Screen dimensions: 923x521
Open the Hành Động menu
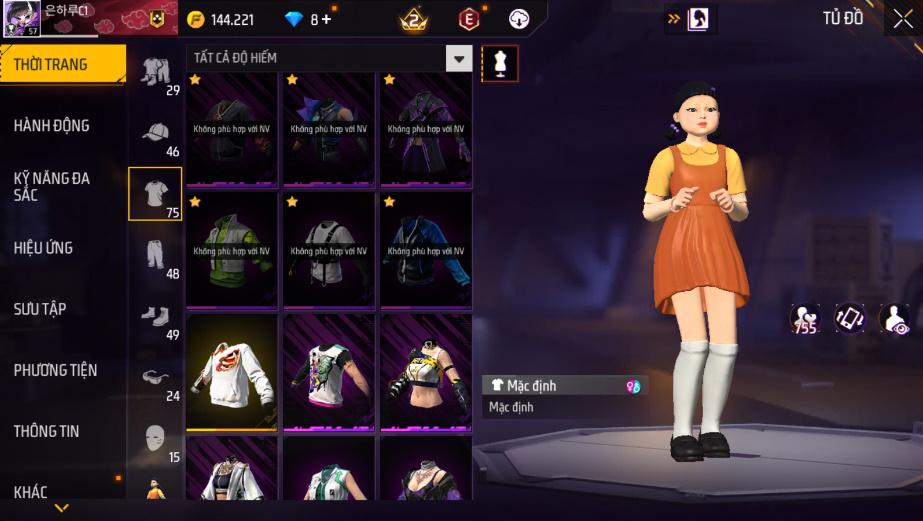tap(52, 126)
